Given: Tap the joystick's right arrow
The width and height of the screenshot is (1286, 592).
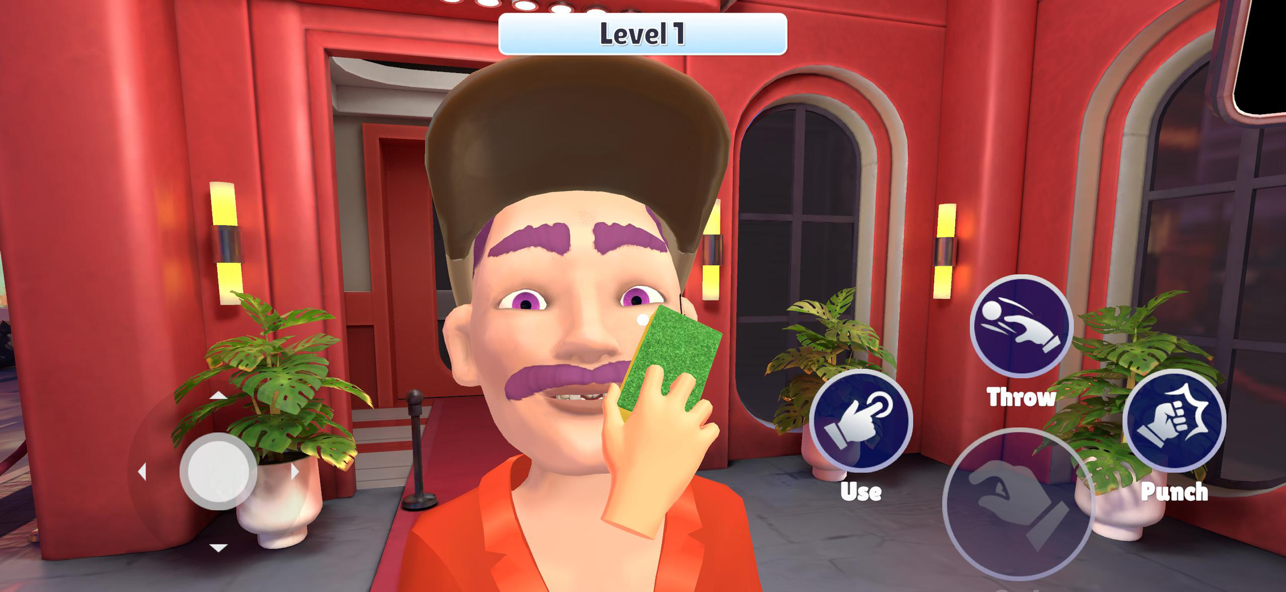Looking at the screenshot, I should pyautogui.click(x=294, y=471).
